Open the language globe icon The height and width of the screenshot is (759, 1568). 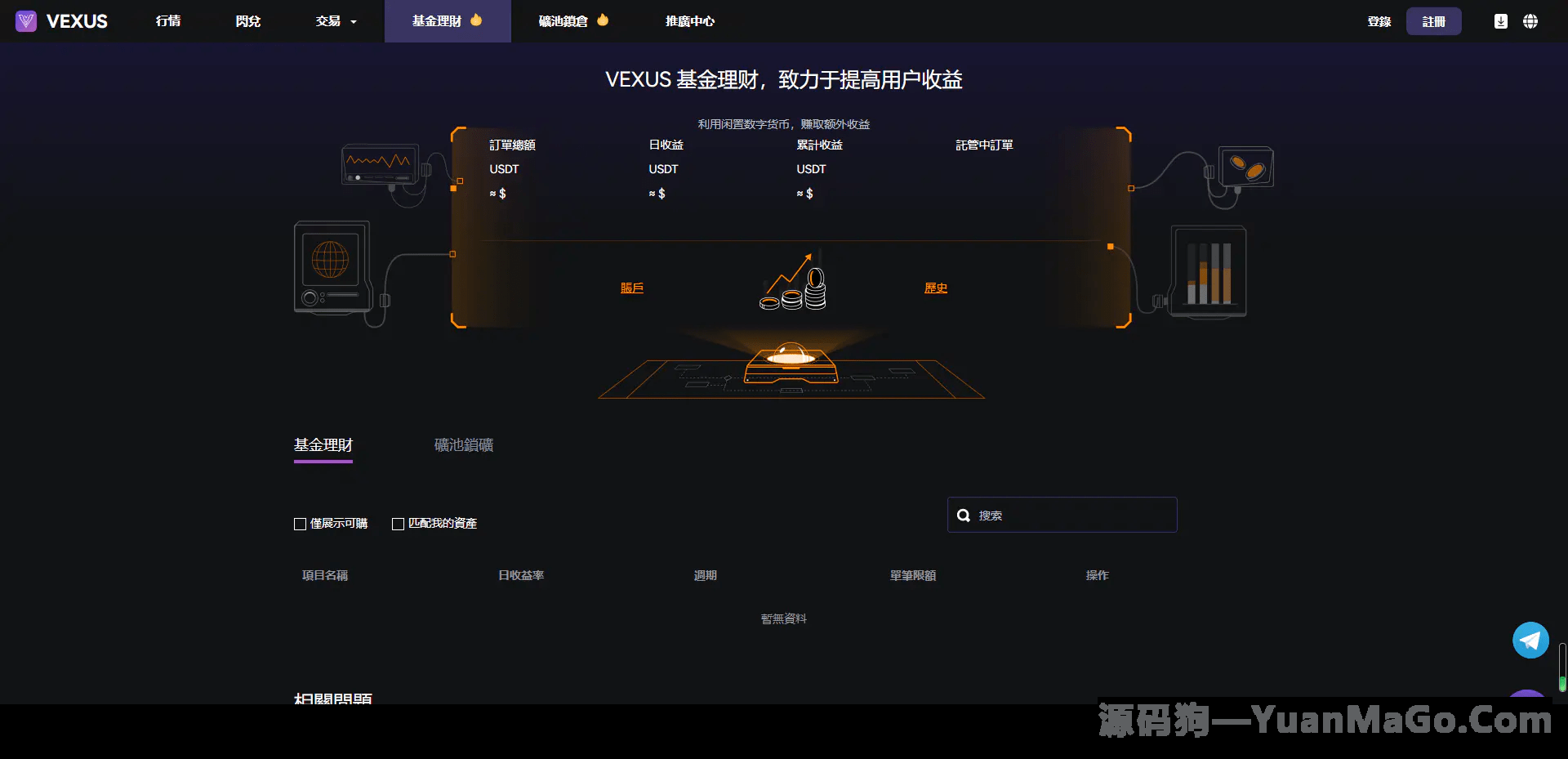[x=1531, y=21]
